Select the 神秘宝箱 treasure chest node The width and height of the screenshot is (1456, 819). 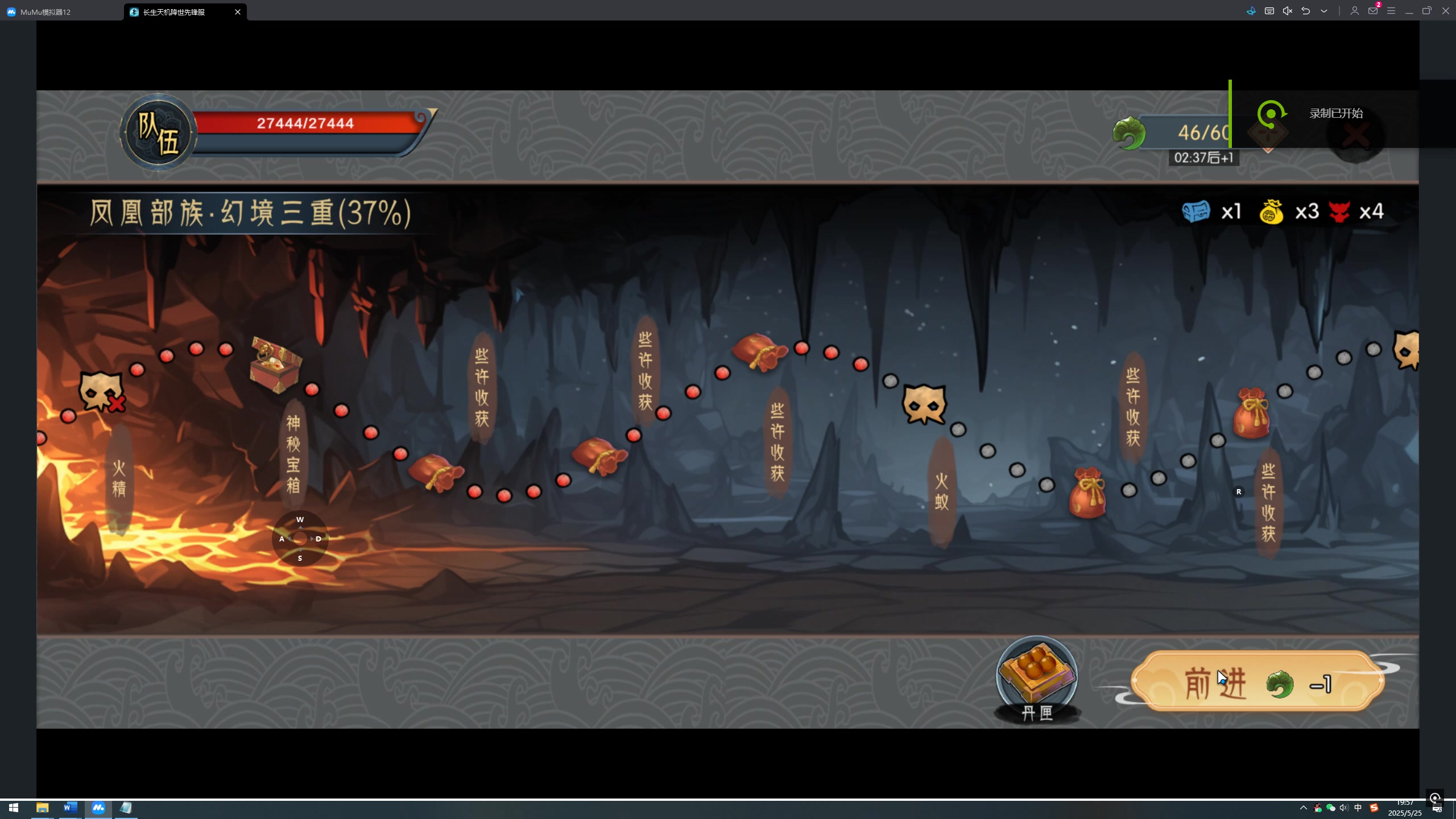276,365
